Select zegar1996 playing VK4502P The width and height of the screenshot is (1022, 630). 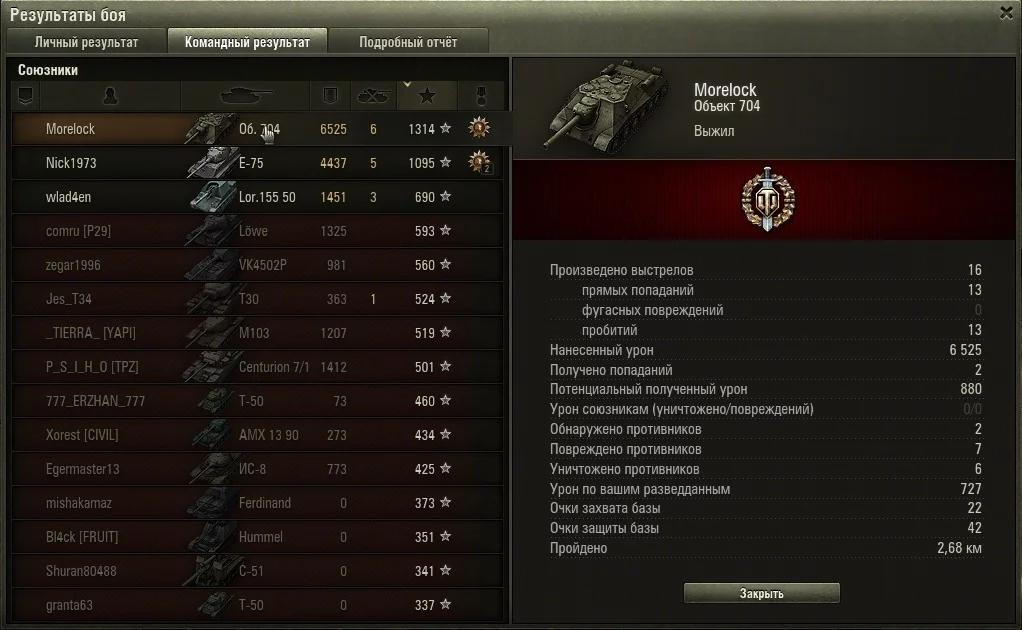point(73,265)
